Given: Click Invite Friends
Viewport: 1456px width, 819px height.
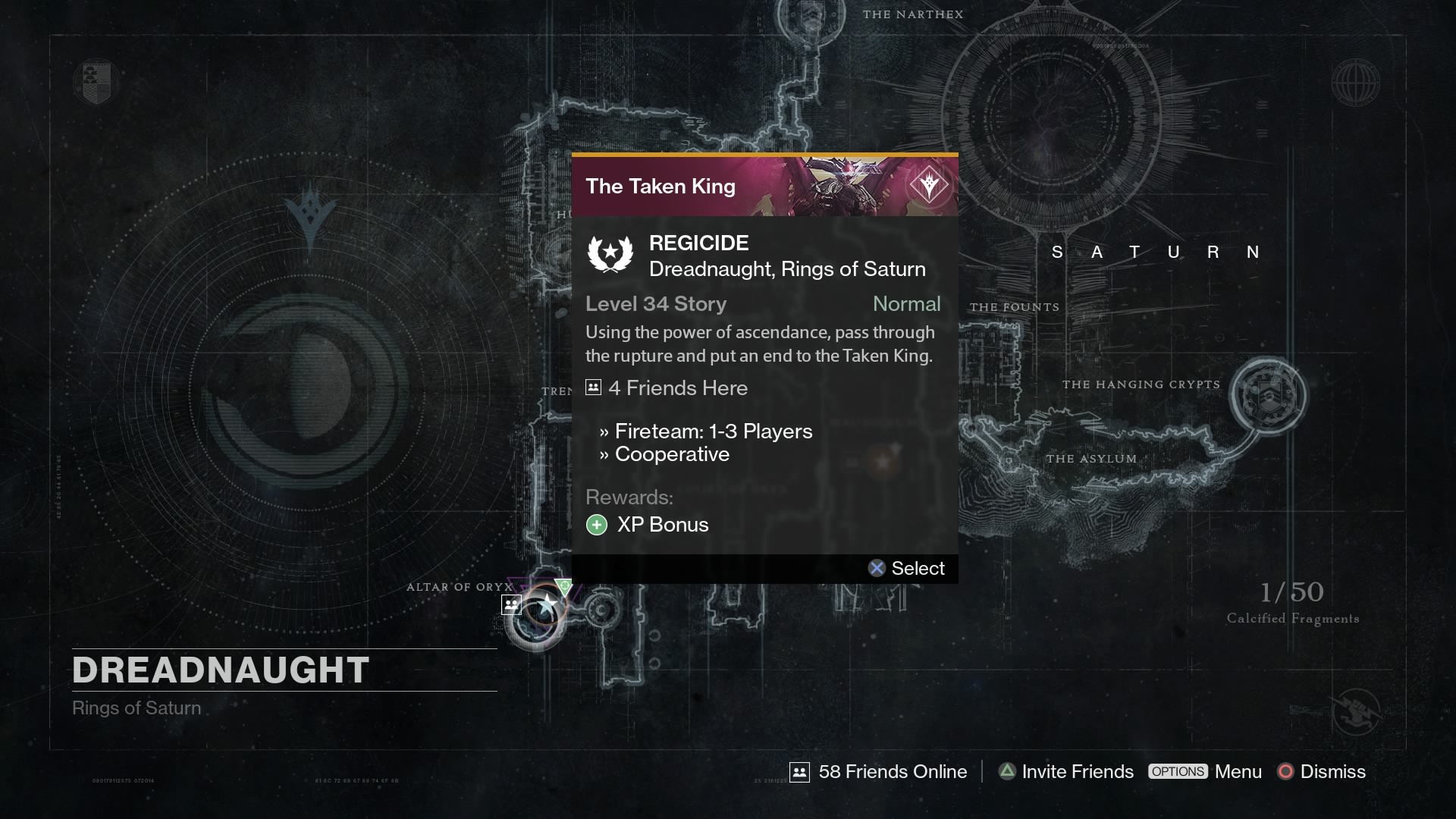Looking at the screenshot, I should pos(1077,771).
